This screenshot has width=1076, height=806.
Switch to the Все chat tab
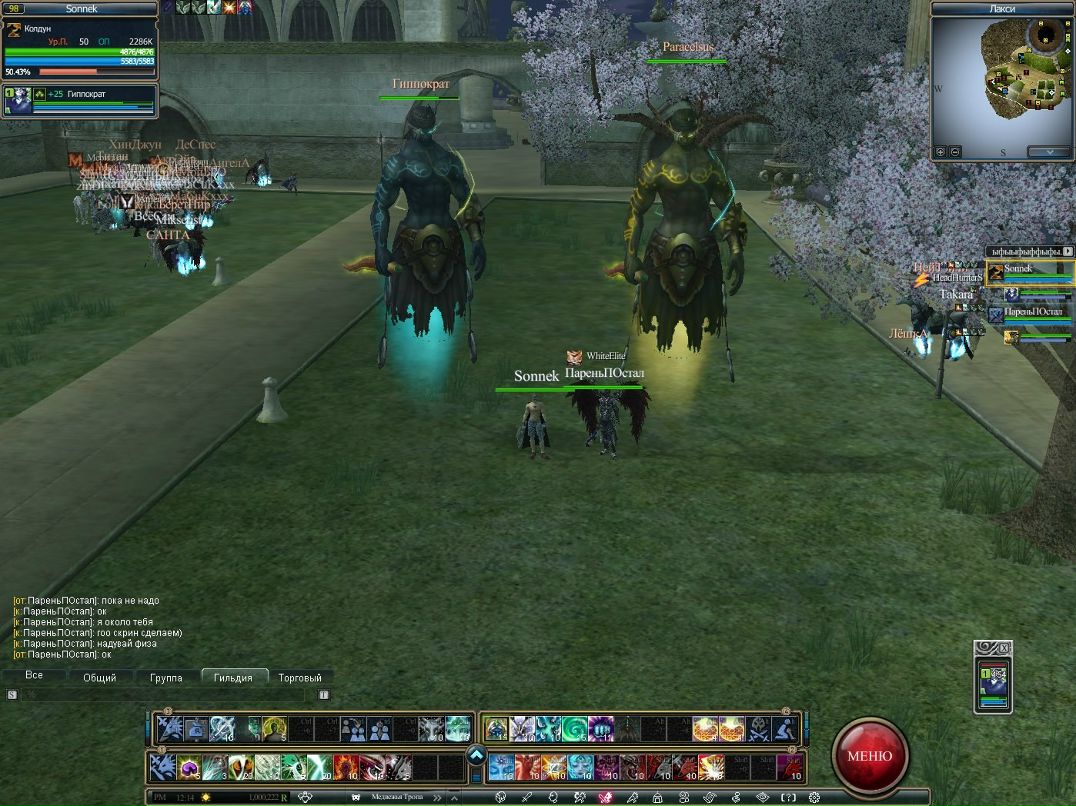34,676
